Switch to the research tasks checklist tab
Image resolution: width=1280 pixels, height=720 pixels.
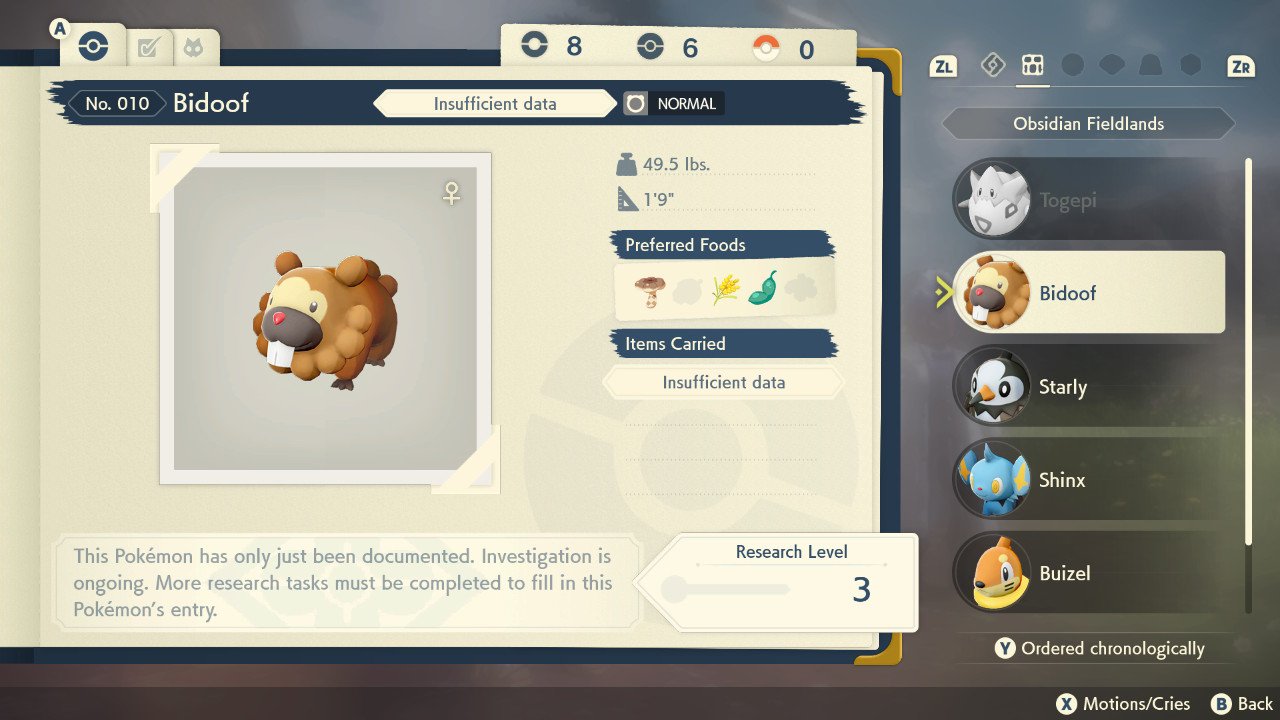click(x=148, y=47)
